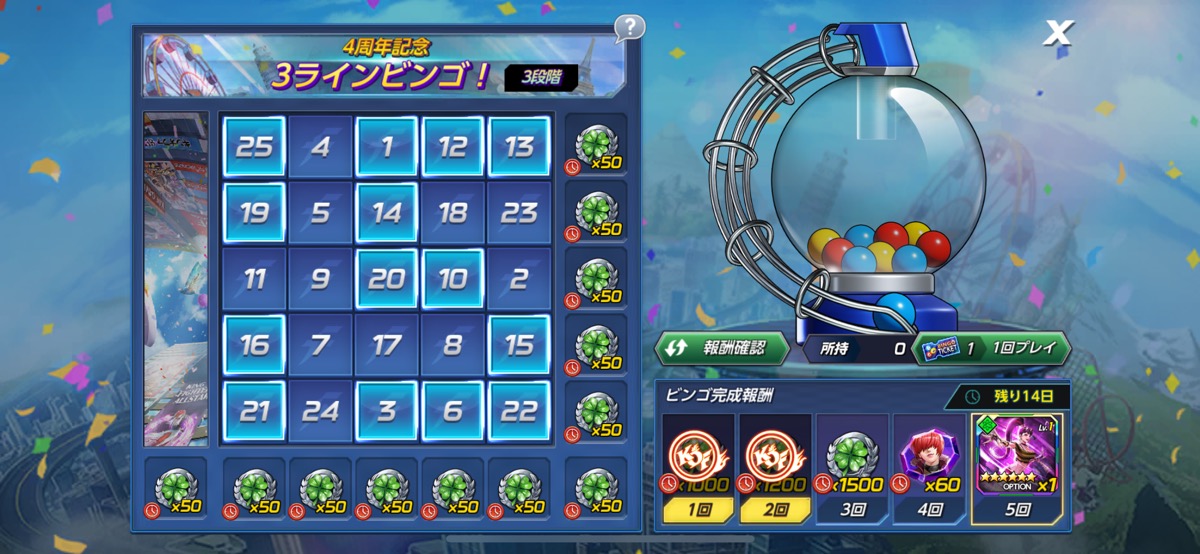1200x554 pixels.
Task: Select bingo tile number 9
Action: point(320,279)
